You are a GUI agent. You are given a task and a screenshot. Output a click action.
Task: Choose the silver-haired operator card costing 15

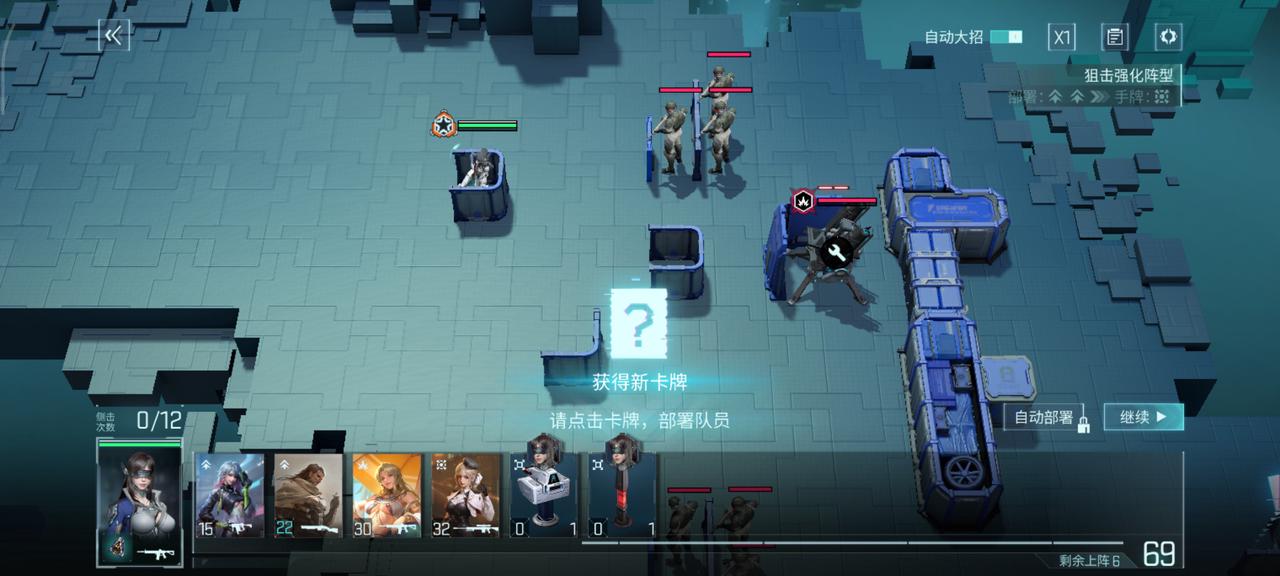(230, 495)
